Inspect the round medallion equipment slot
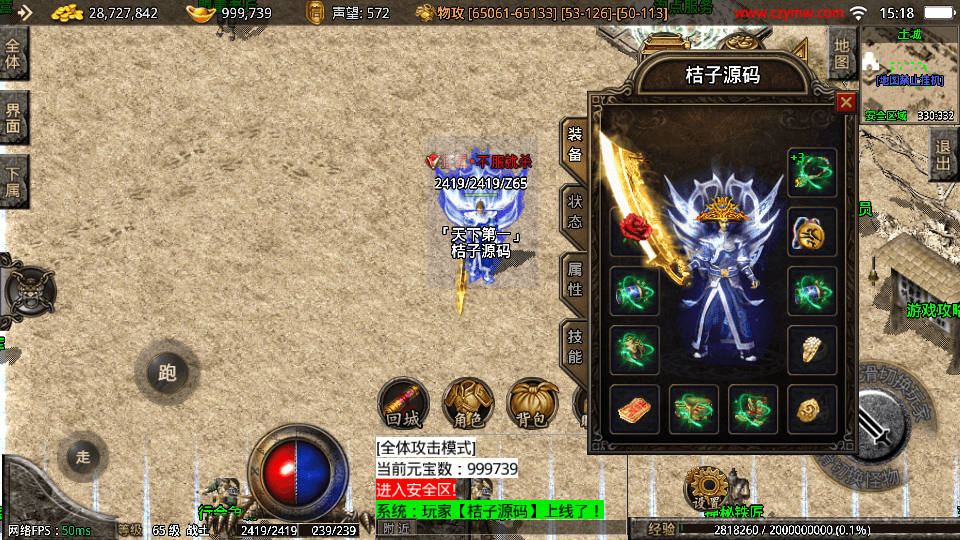This screenshot has width=960, height=540. point(812,231)
